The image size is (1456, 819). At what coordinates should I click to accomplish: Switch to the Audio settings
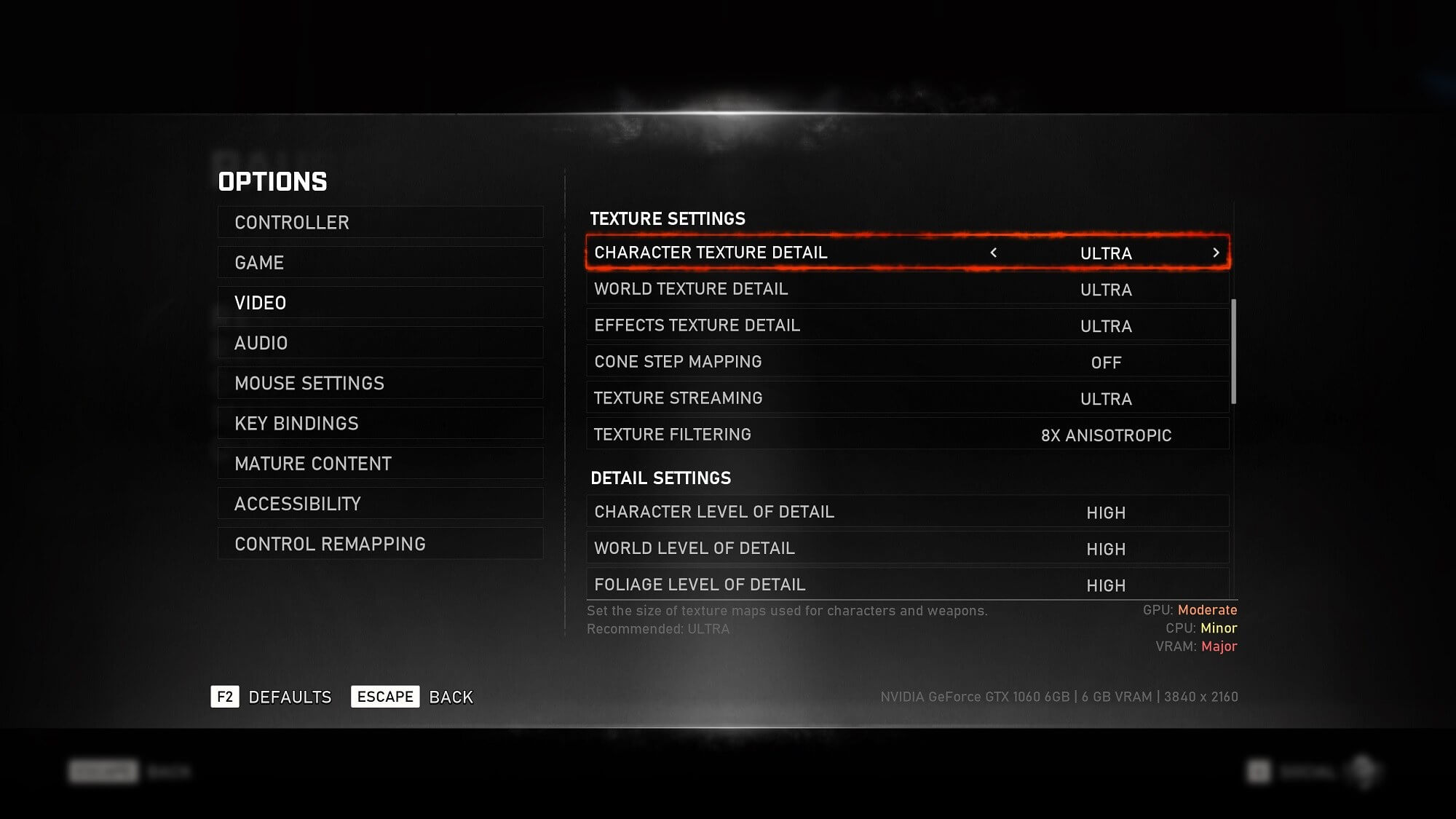pos(380,343)
